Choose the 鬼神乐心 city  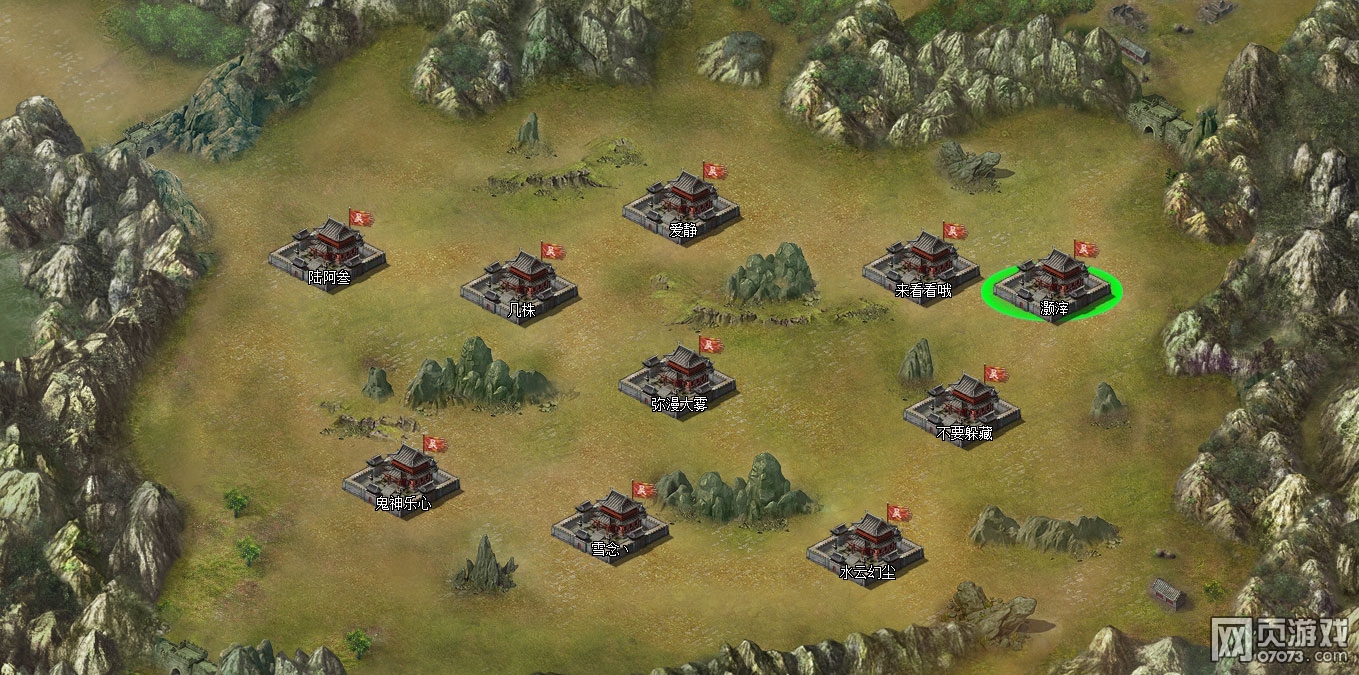(x=401, y=475)
